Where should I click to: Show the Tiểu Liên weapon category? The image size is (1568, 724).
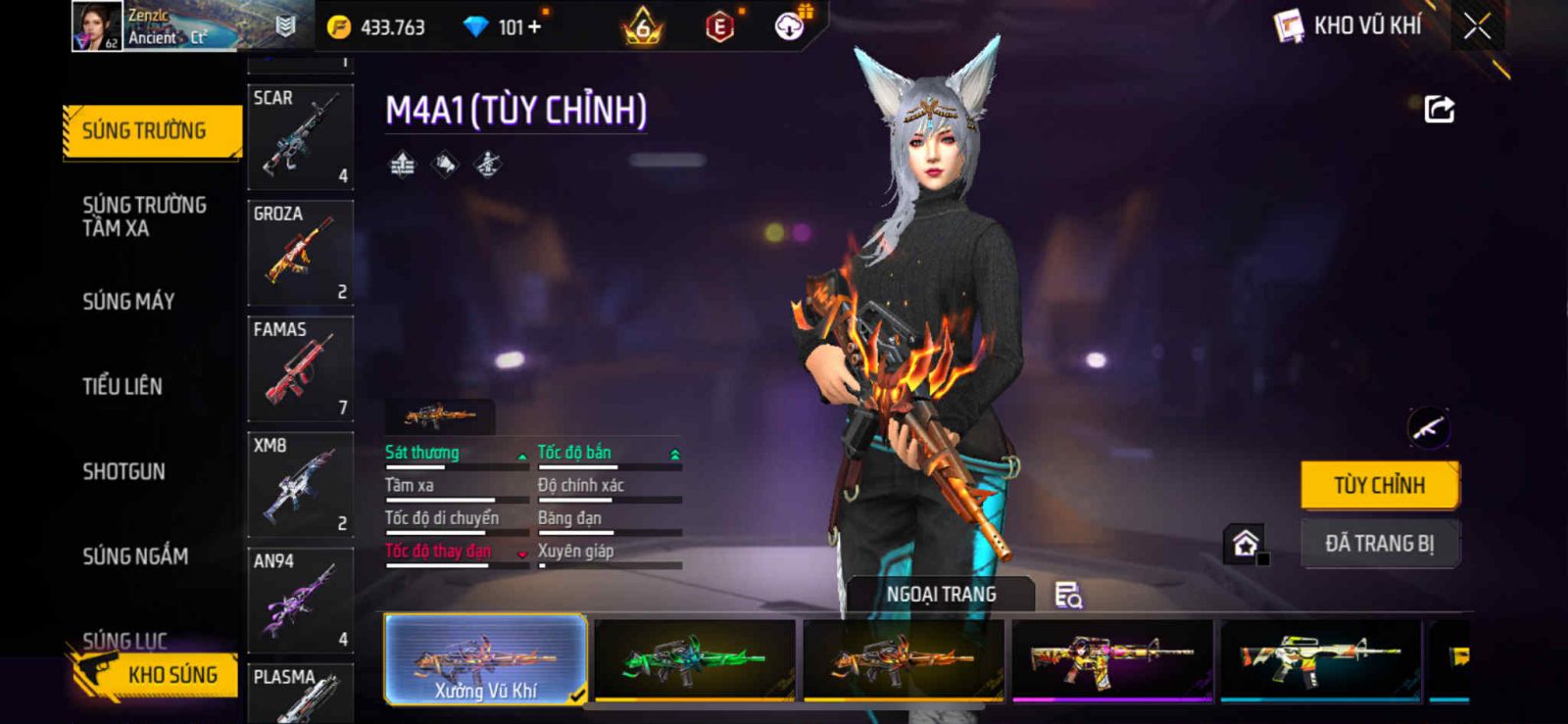pyautogui.click(x=122, y=386)
